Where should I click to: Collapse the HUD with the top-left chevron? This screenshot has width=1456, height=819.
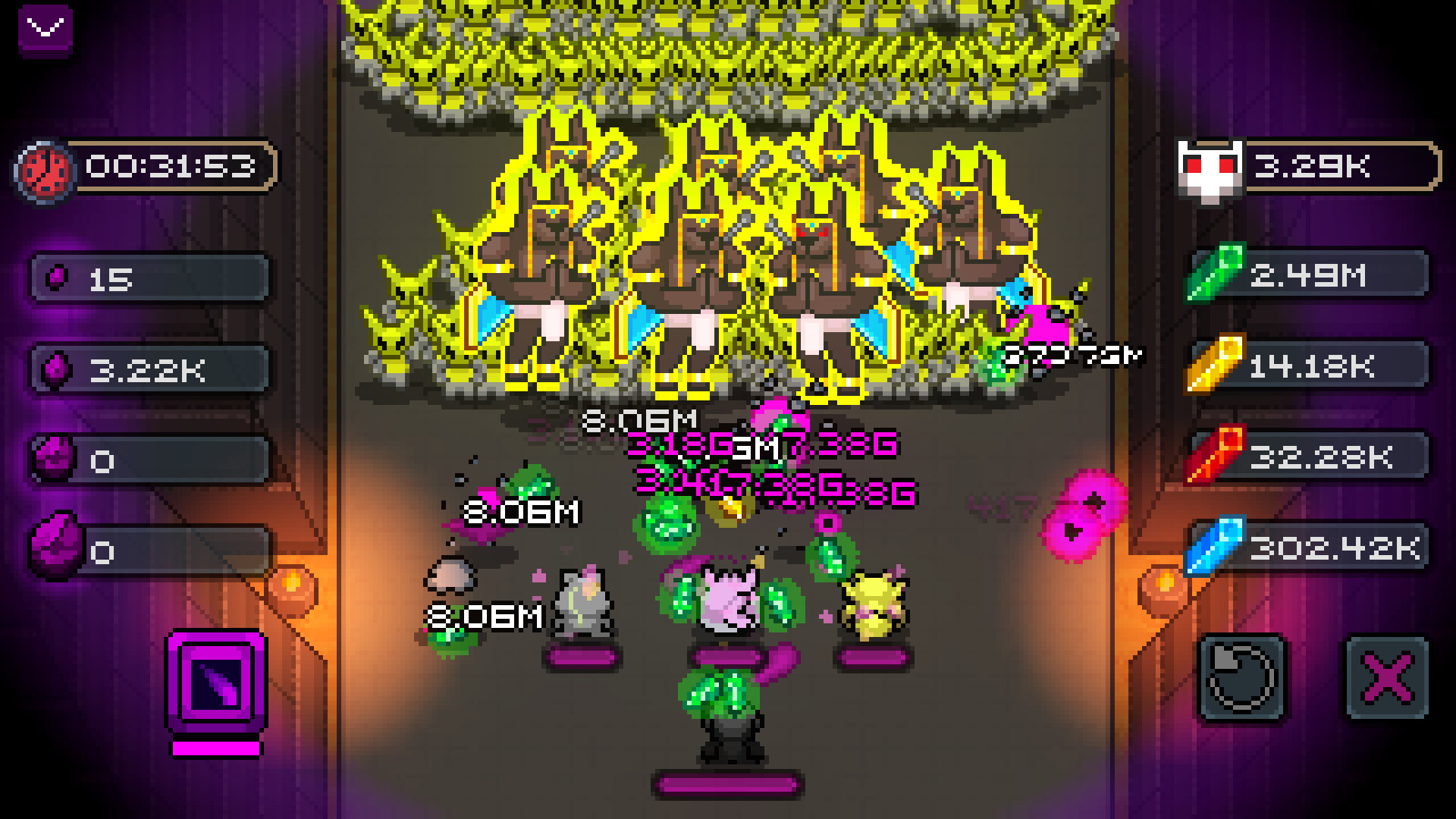click(x=45, y=30)
